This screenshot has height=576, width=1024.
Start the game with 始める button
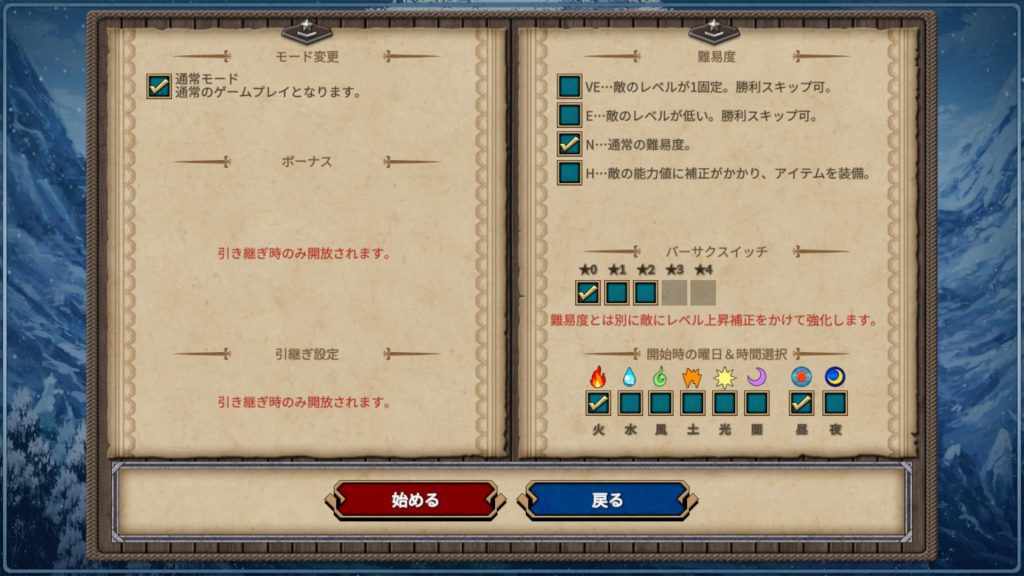click(415, 500)
